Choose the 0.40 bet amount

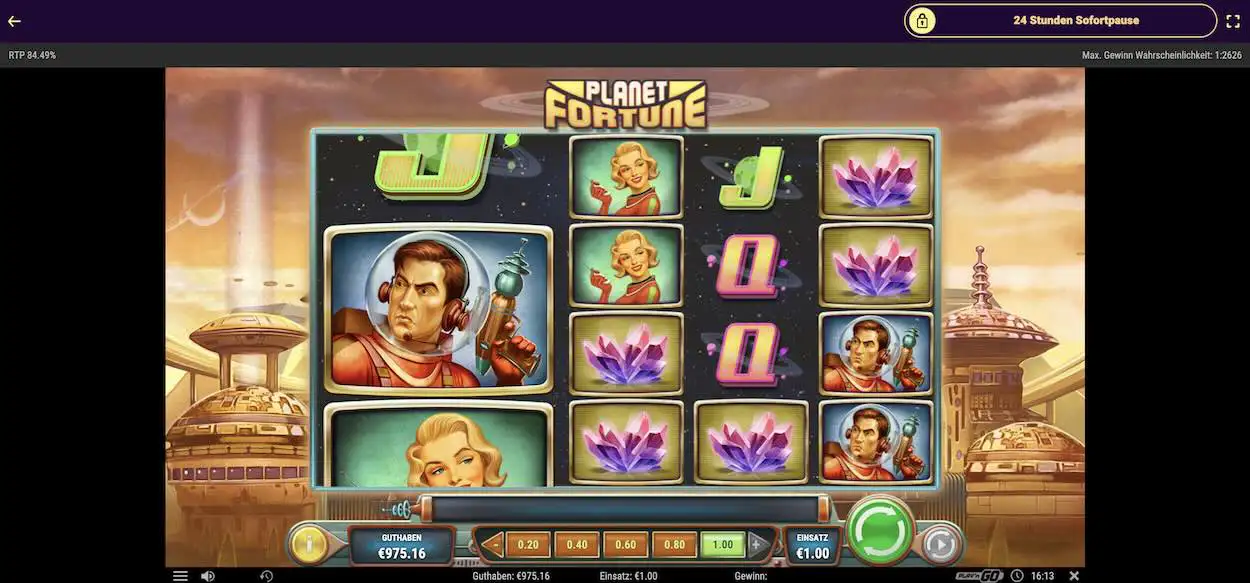pos(577,545)
